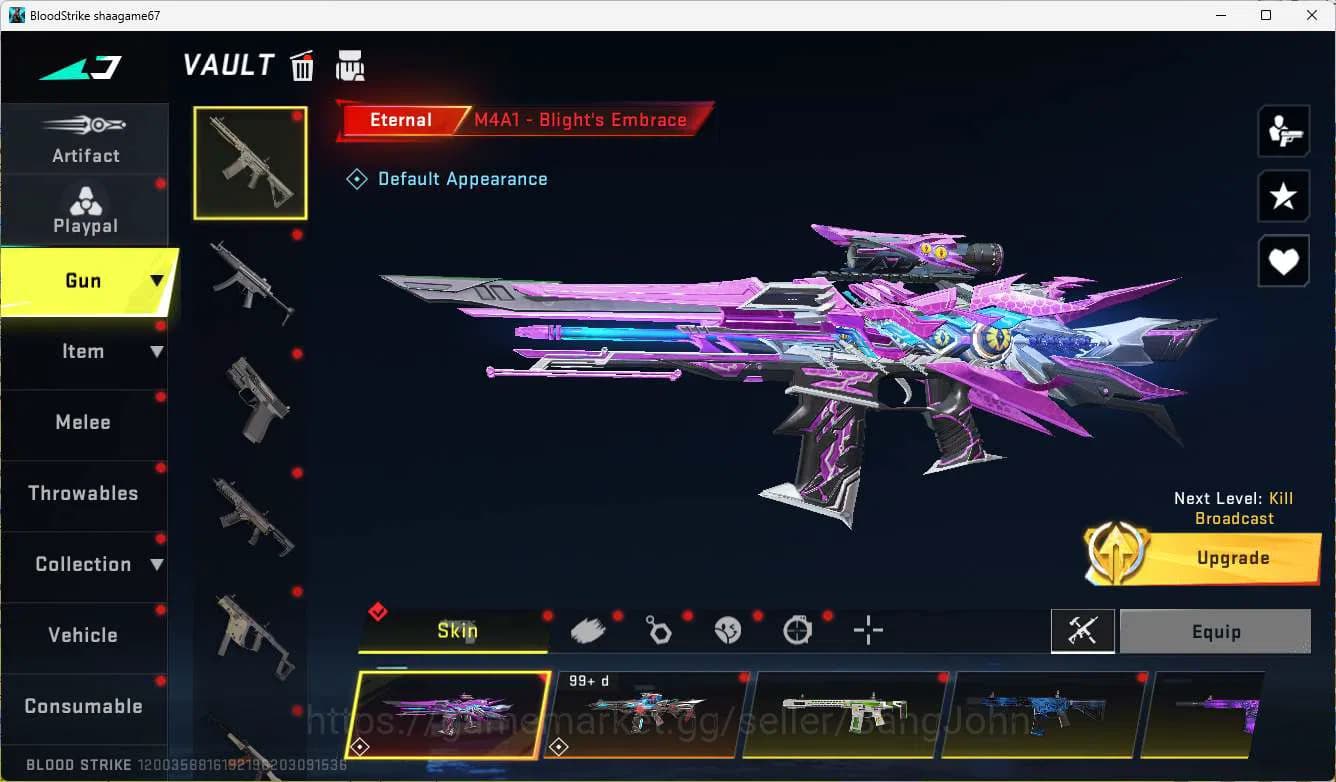Viewport: 1336px width, 782px height.
Task: Open the crosshair/reticle customization icon
Action: pyautogui.click(x=868, y=630)
